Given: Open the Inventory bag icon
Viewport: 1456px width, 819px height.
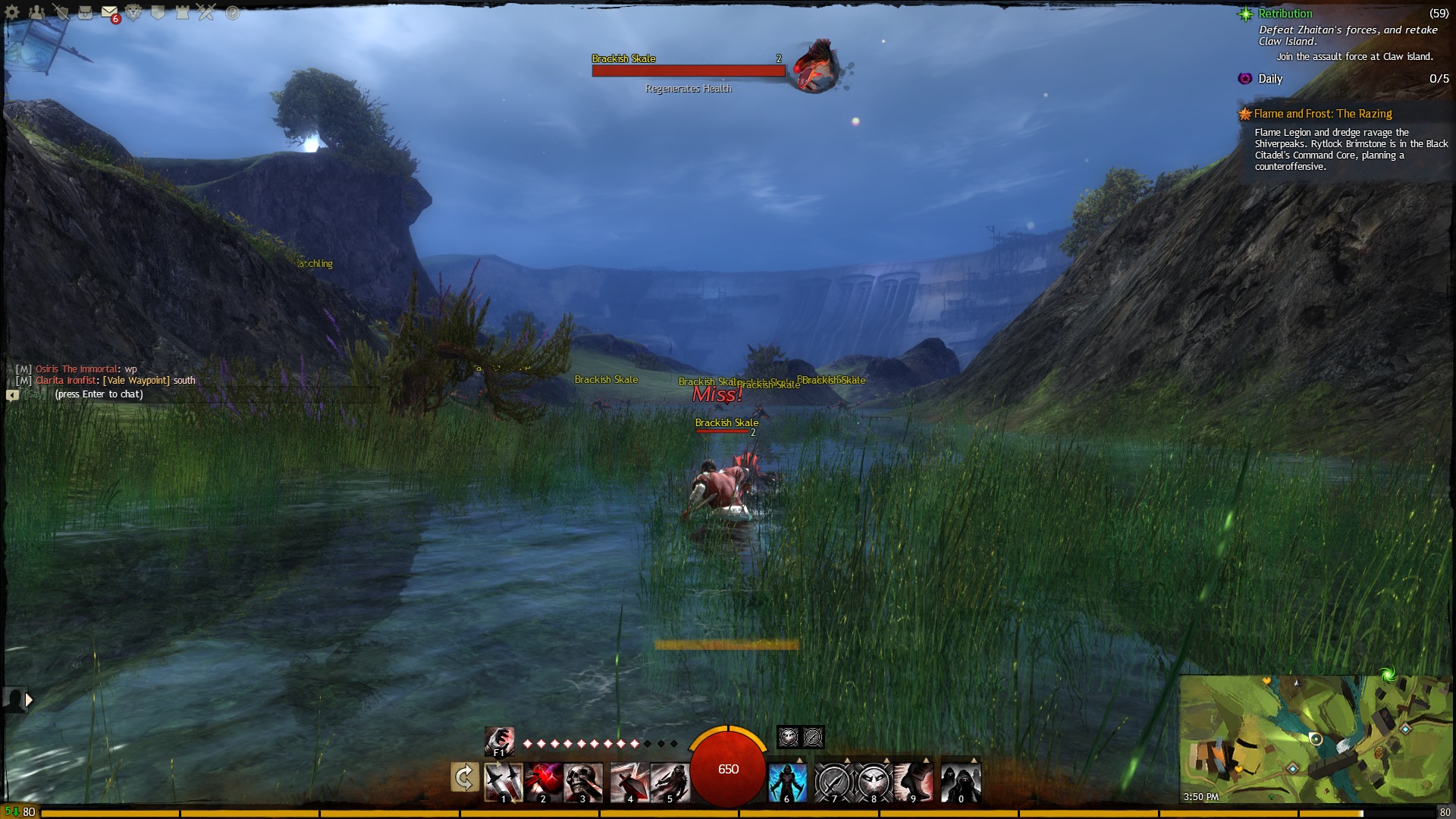Looking at the screenshot, I should click(x=86, y=13).
